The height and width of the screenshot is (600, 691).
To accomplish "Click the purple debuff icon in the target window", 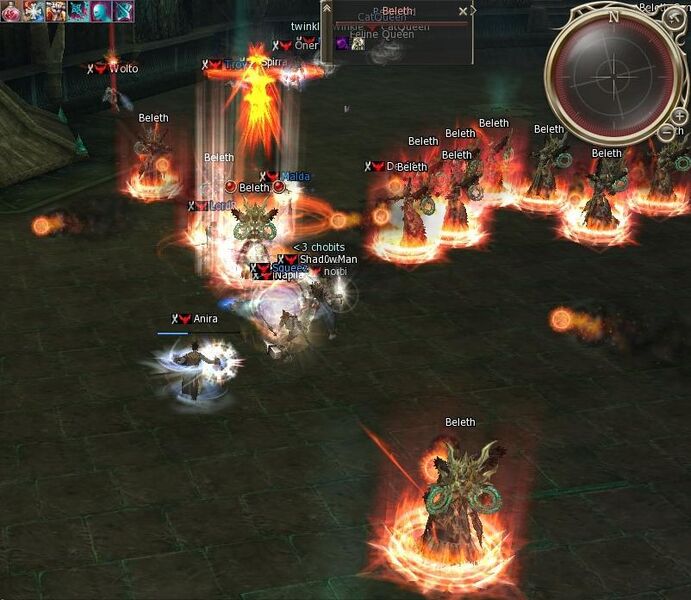I will [342, 43].
